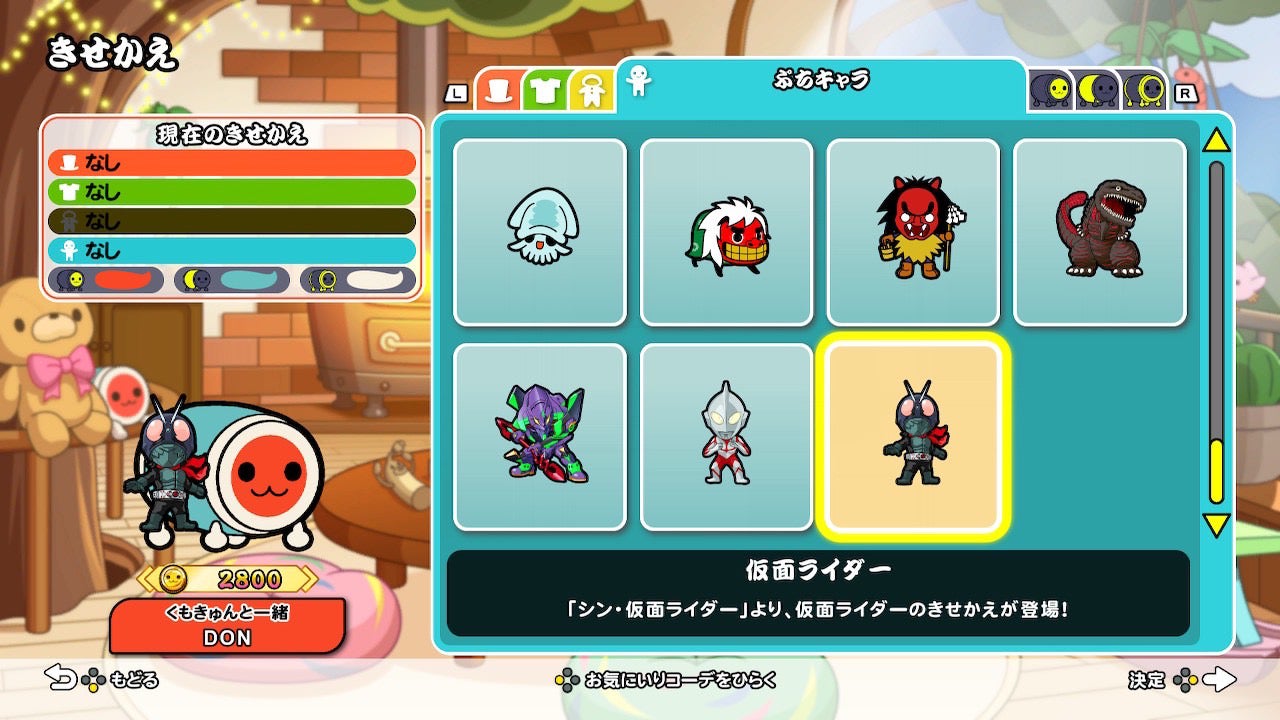1280x720 pixels.
Task: Select the hat なし slot
Action: (230, 162)
